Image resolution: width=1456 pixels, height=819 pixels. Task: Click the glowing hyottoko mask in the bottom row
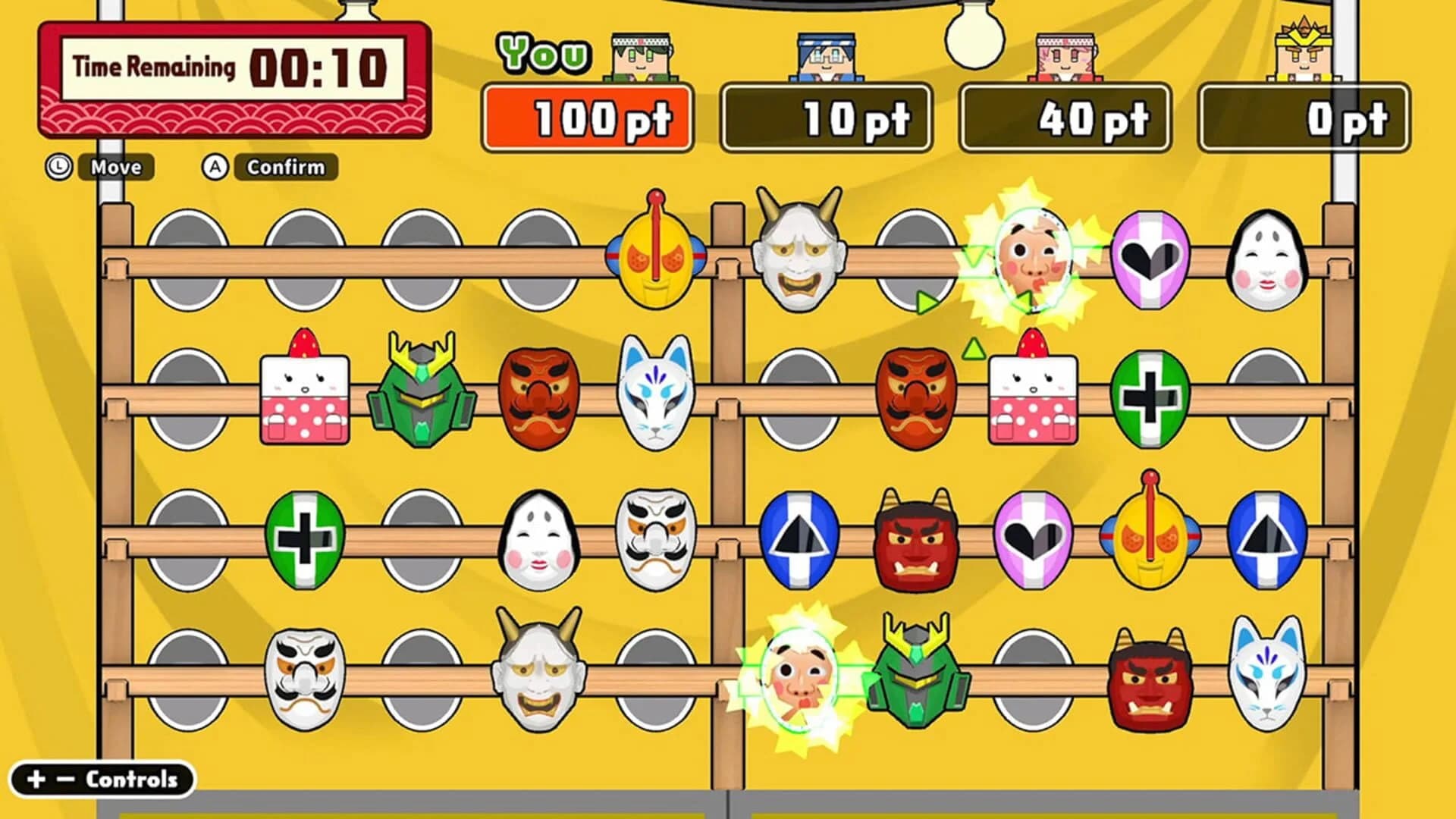pyautogui.click(x=800, y=679)
